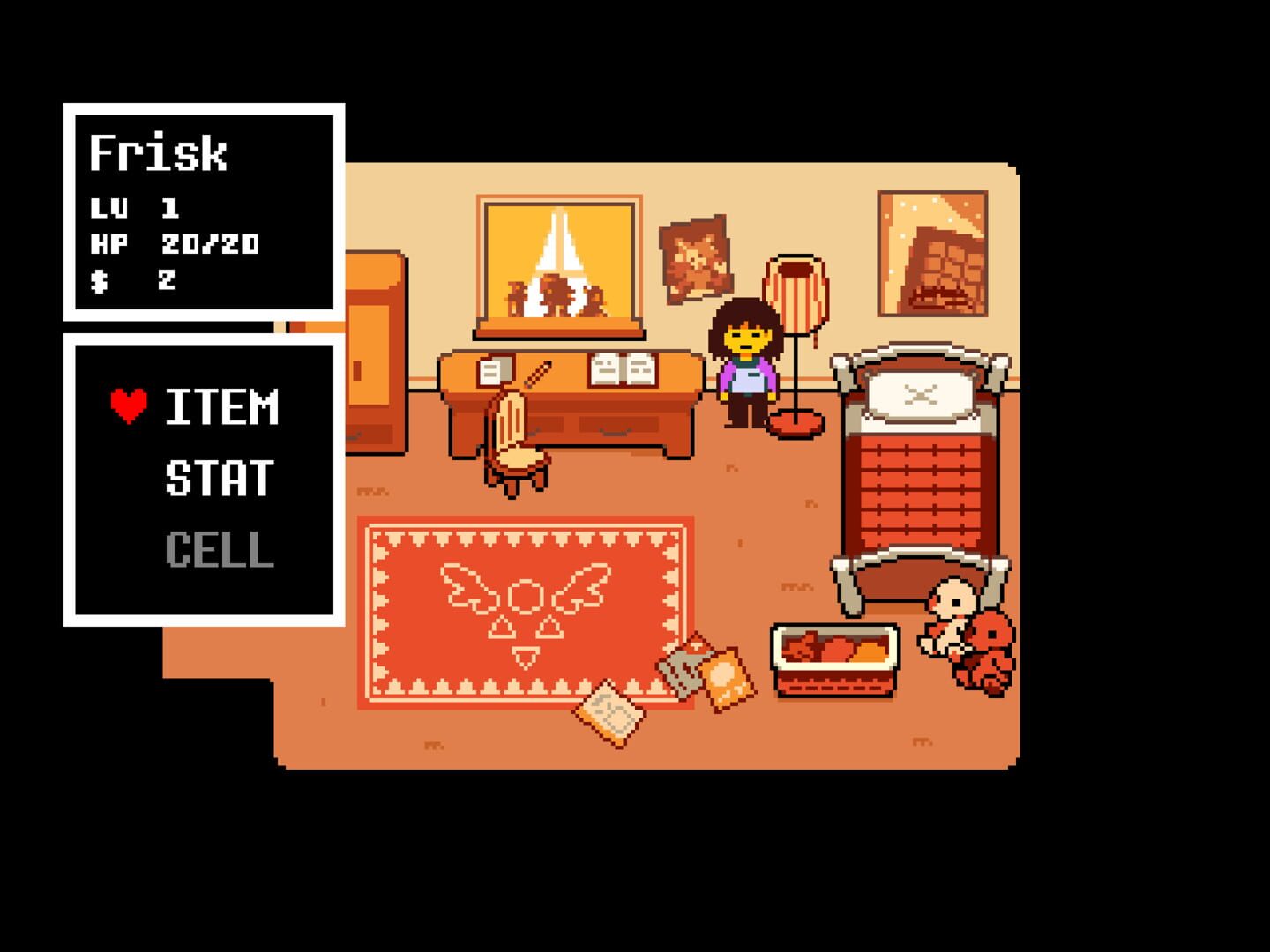
Task: Click the delta rune rug on the floor
Action: coord(525,608)
